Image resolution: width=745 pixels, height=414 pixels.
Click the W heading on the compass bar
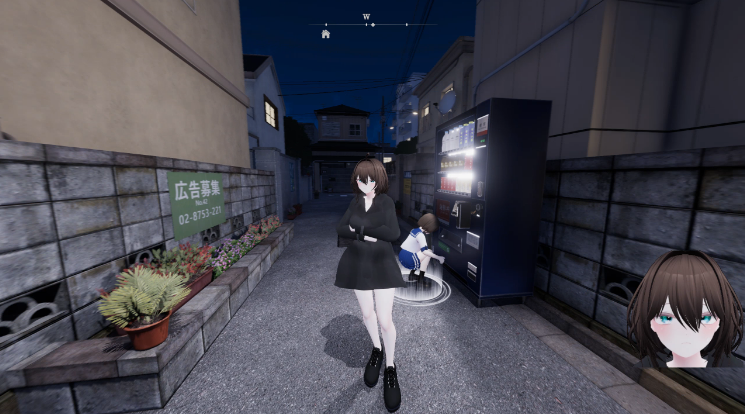coord(366,17)
